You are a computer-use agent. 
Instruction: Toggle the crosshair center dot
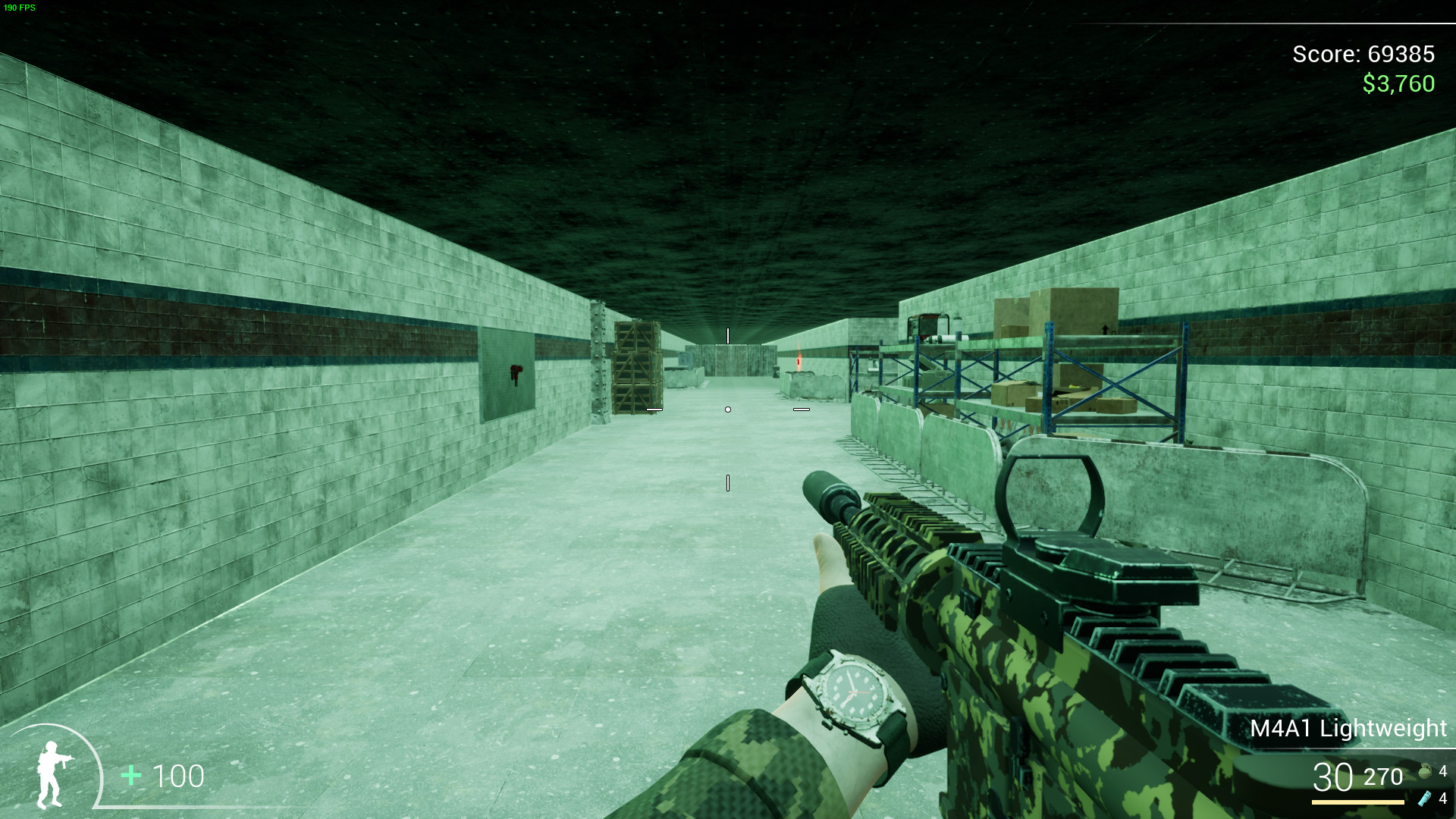click(x=727, y=408)
